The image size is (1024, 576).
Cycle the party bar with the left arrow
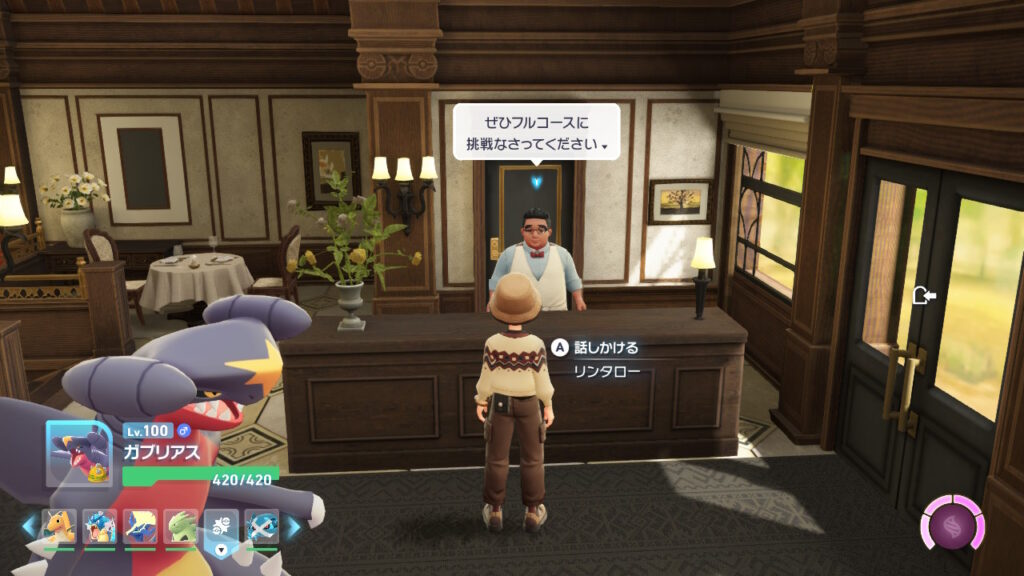coord(30,527)
